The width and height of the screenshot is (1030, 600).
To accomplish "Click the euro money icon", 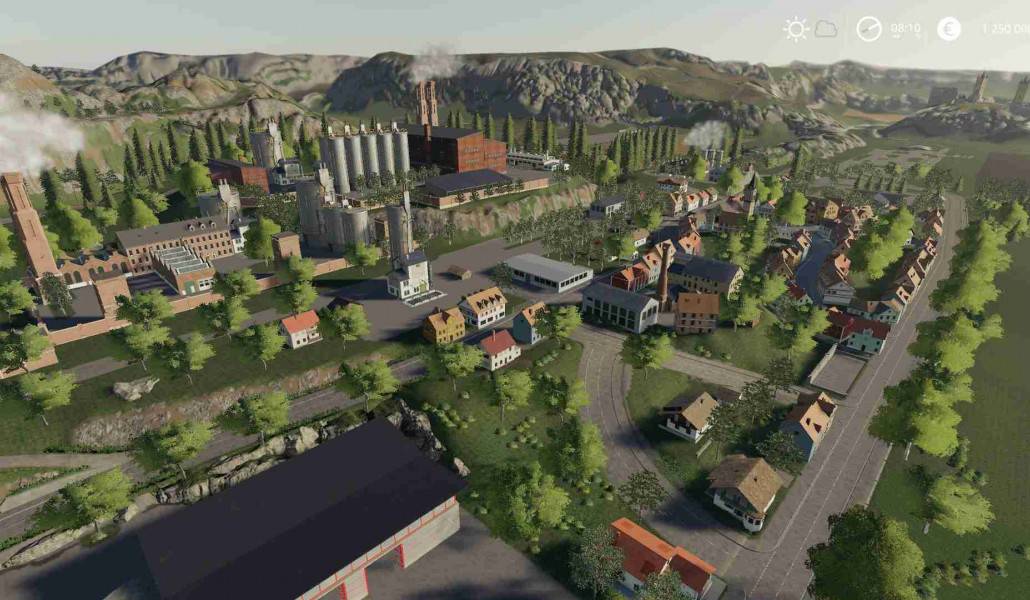I will point(949,29).
